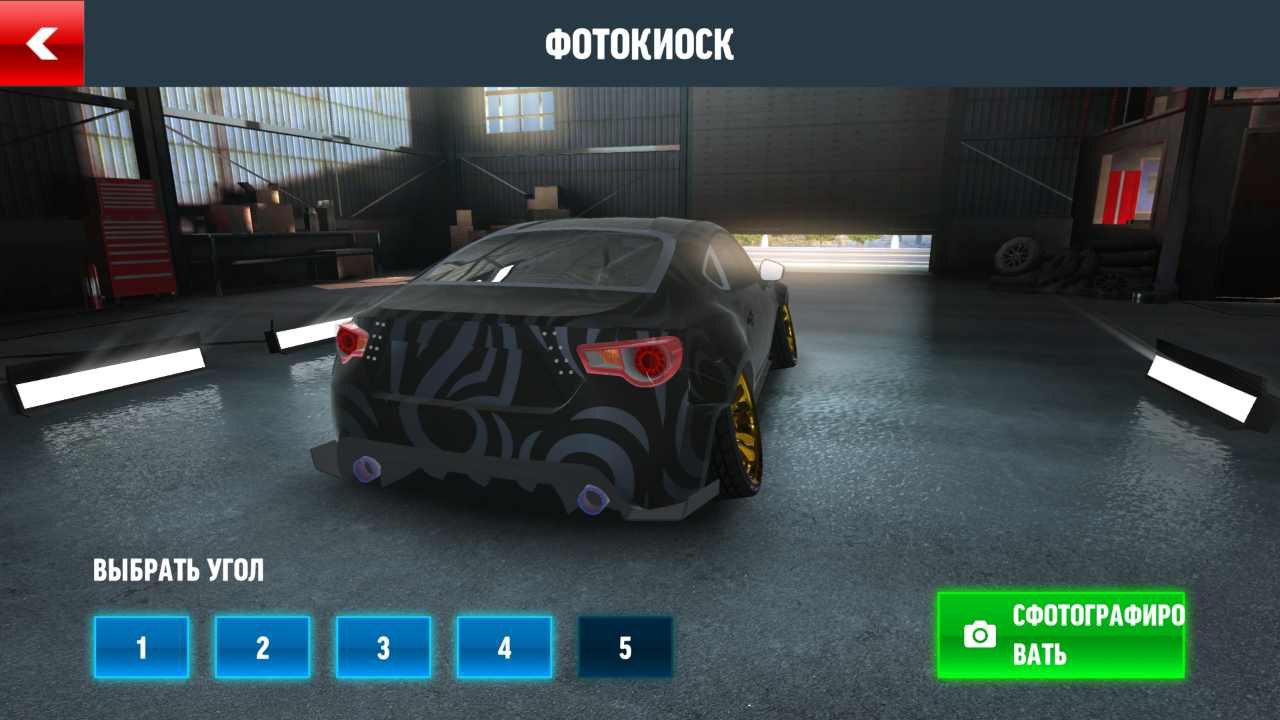The width and height of the screenshot is (1280, 720).
Task: Go back with the red arrow button
Action: [42, 43]
